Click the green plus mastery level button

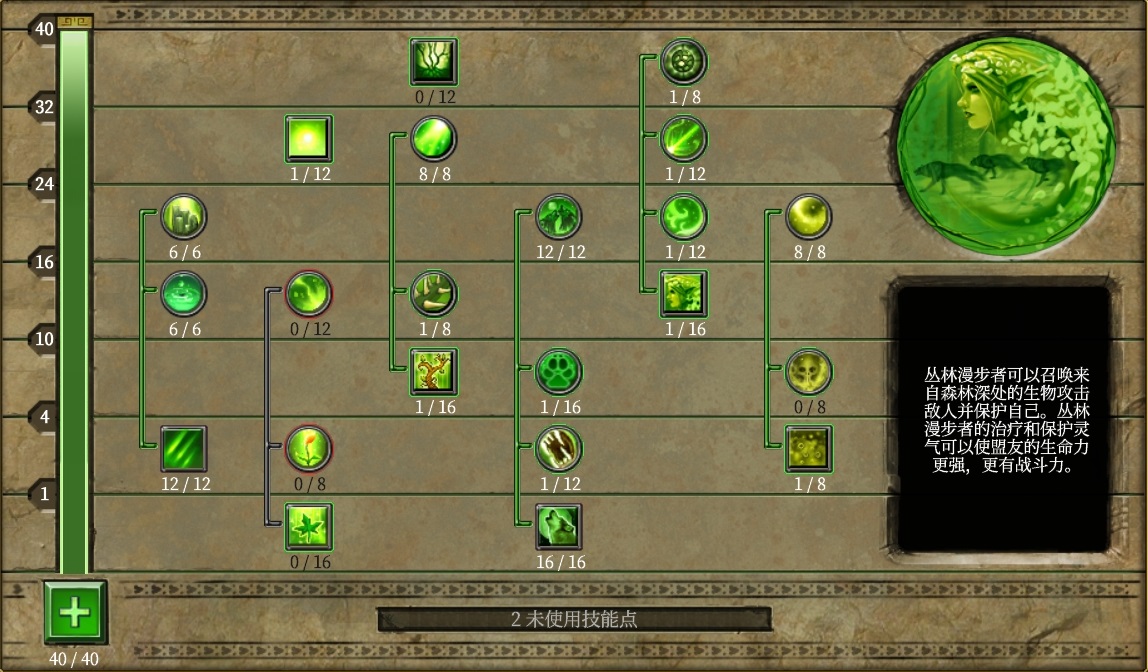pos(75,612)
